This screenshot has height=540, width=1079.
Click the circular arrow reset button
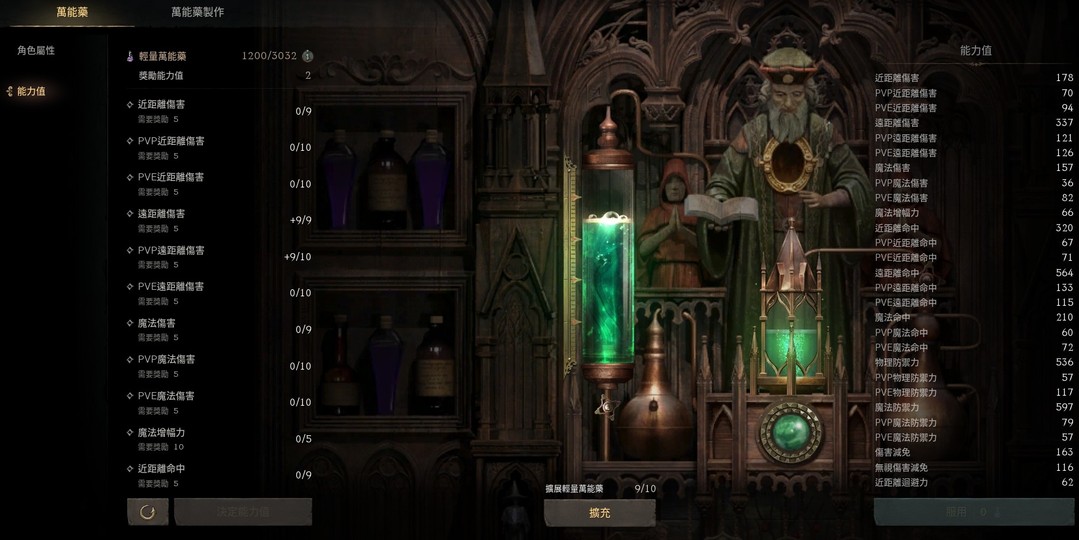147,512
